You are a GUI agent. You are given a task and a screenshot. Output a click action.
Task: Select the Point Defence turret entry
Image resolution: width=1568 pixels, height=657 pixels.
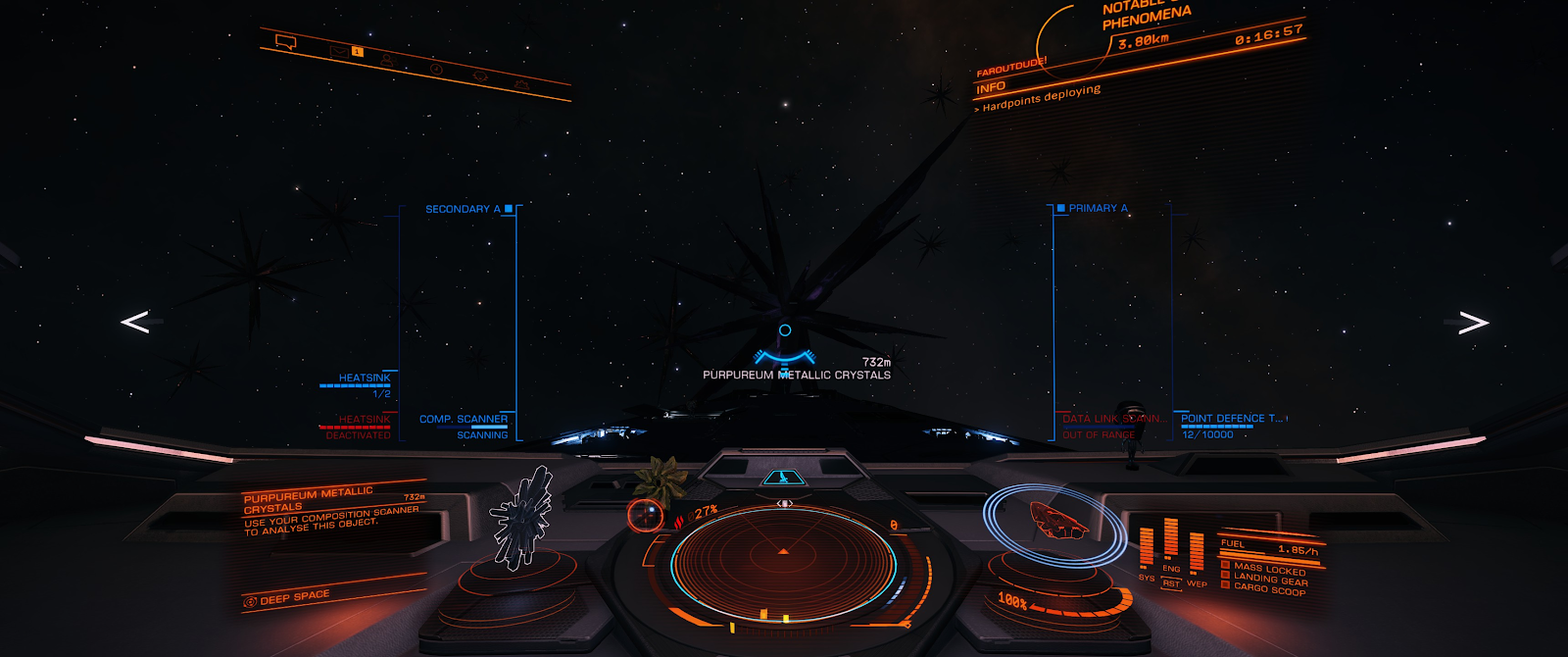coord(1231,419)
